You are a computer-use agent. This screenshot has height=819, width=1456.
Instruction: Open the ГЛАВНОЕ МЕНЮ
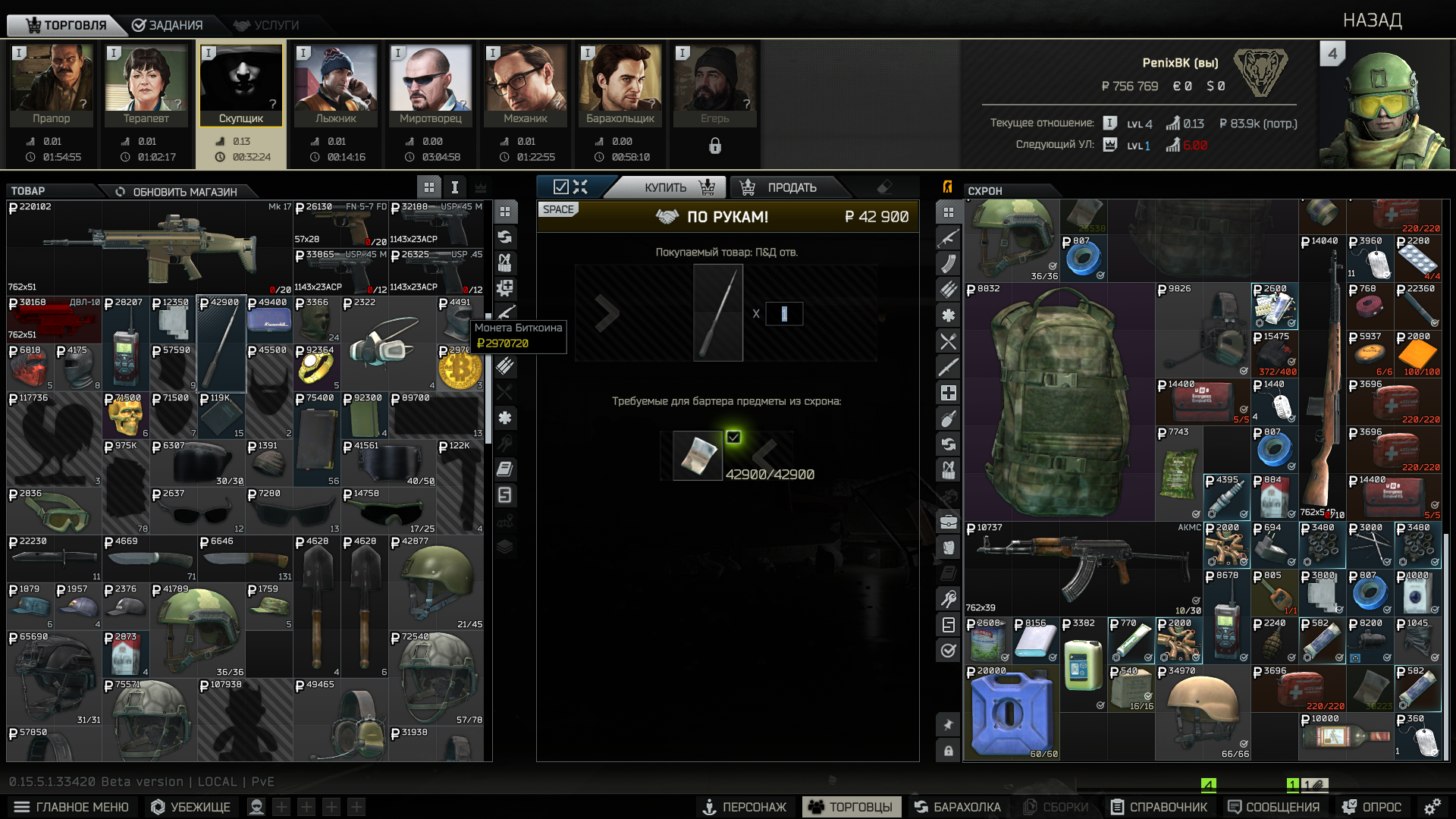(71, 807)
